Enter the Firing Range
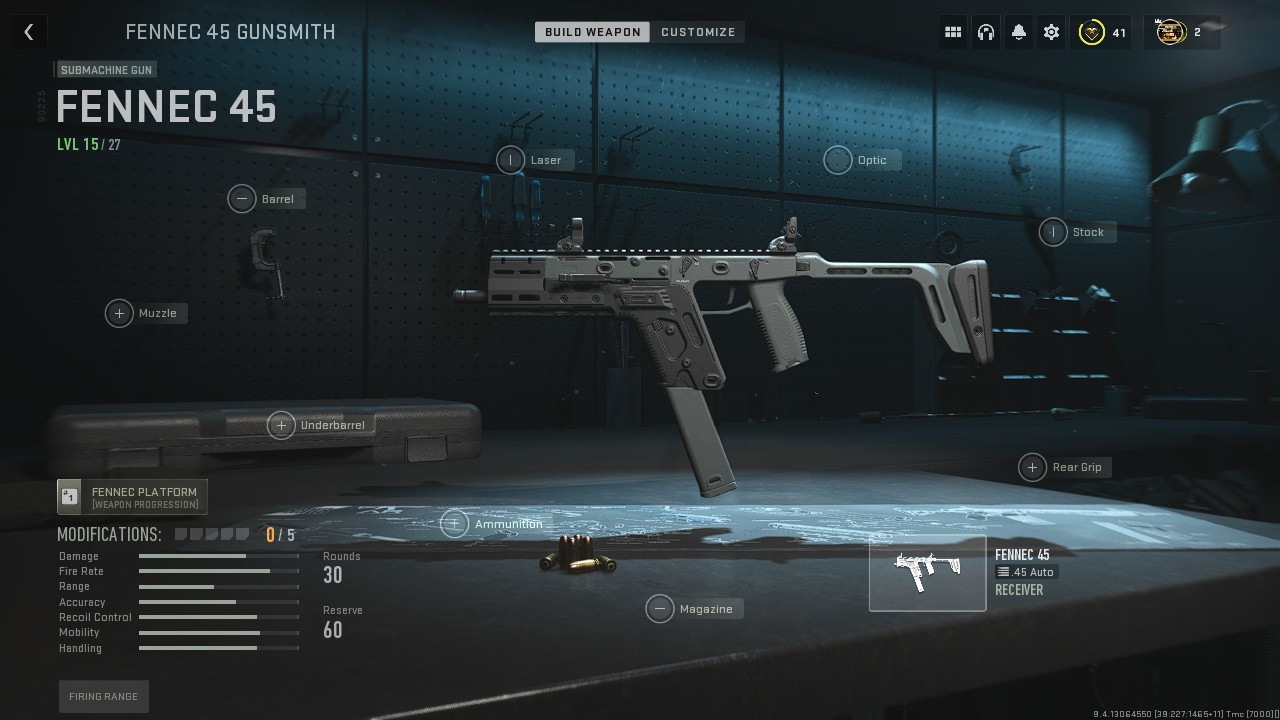1280x720 pixels. (x=103, y=696)
